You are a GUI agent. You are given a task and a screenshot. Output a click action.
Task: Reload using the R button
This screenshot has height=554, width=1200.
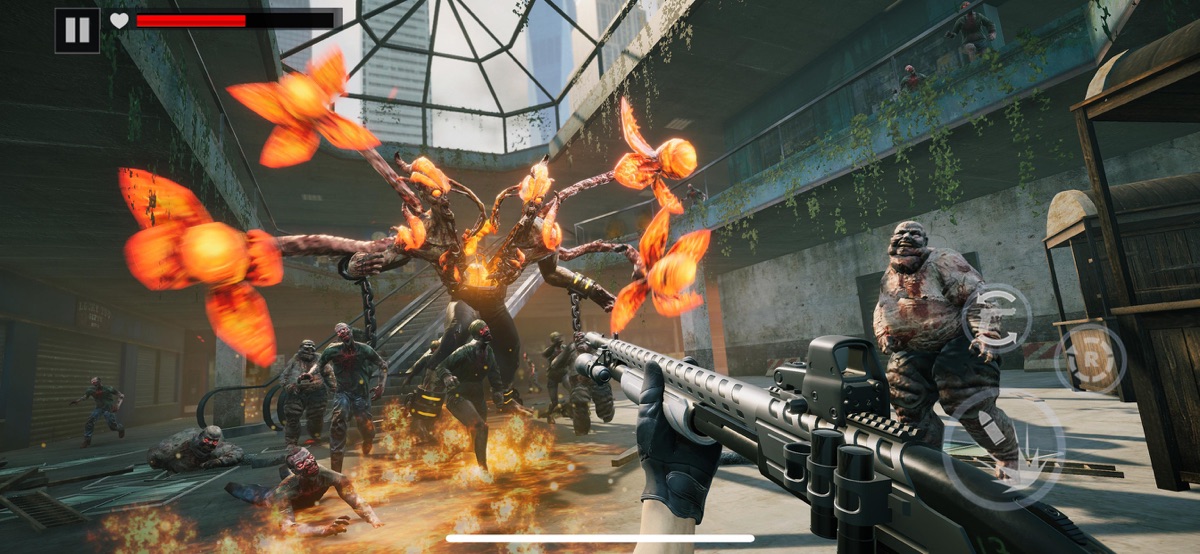(x=1090, y=358)
